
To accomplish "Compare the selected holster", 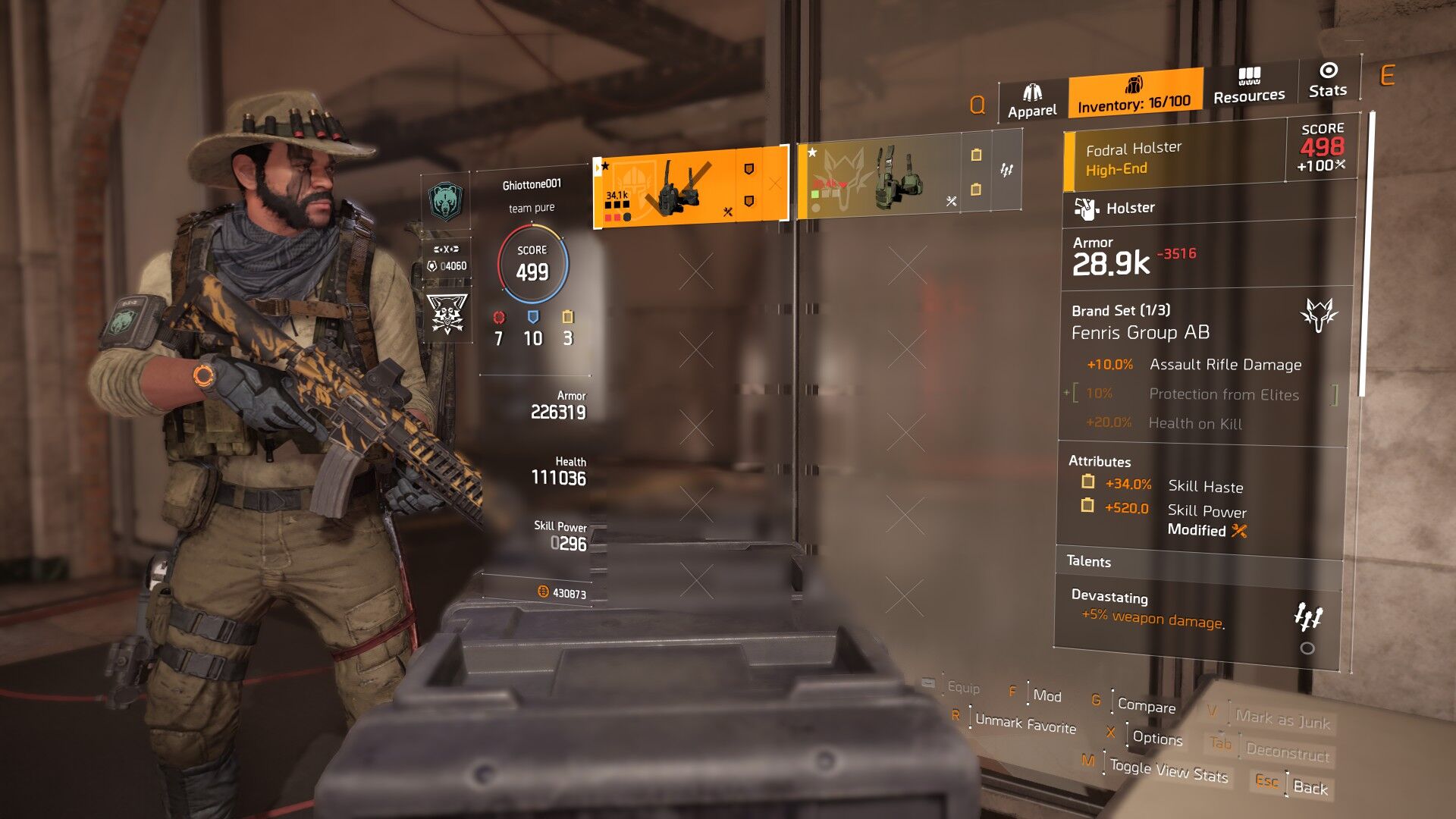I will coord(1146,705).
